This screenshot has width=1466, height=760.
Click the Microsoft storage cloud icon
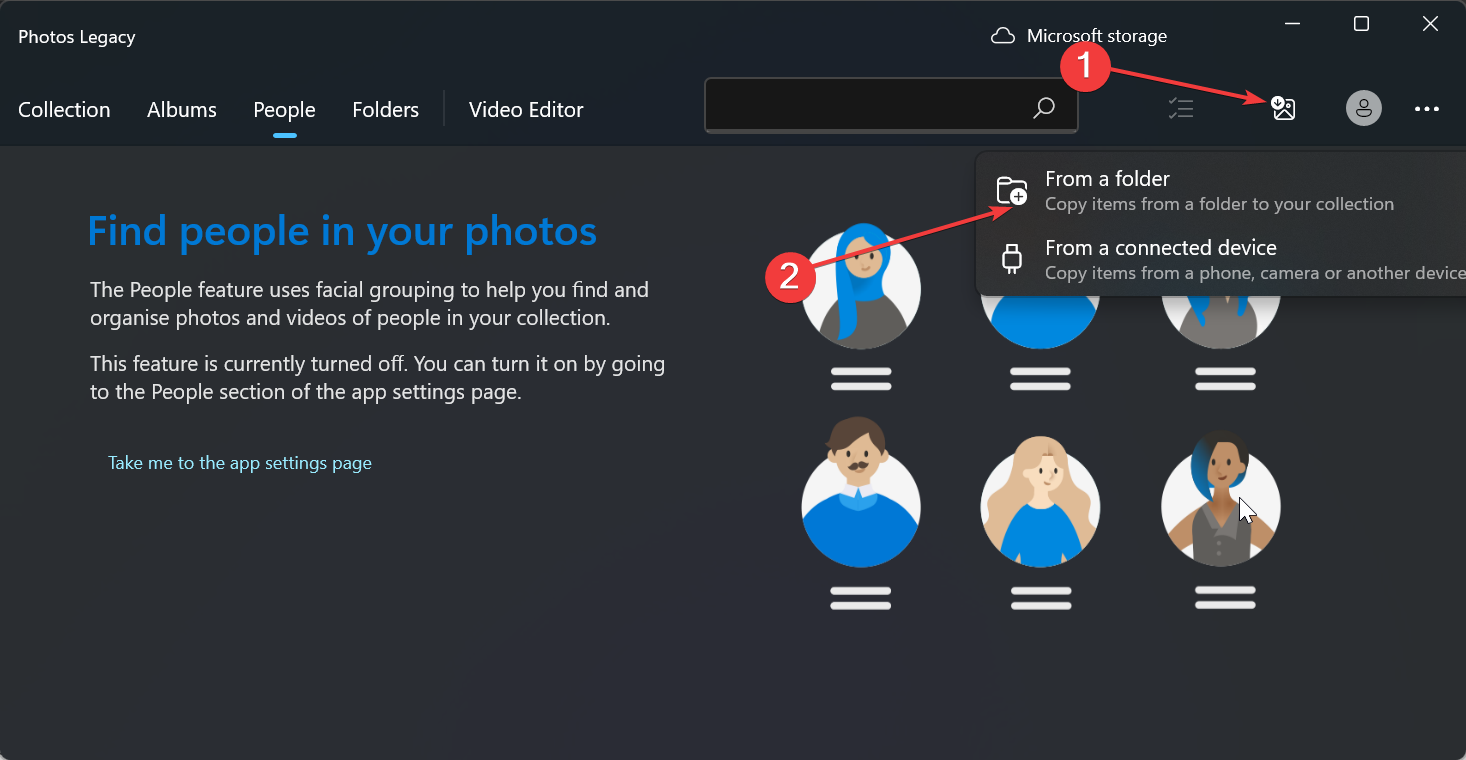(x=1002, y=35)
